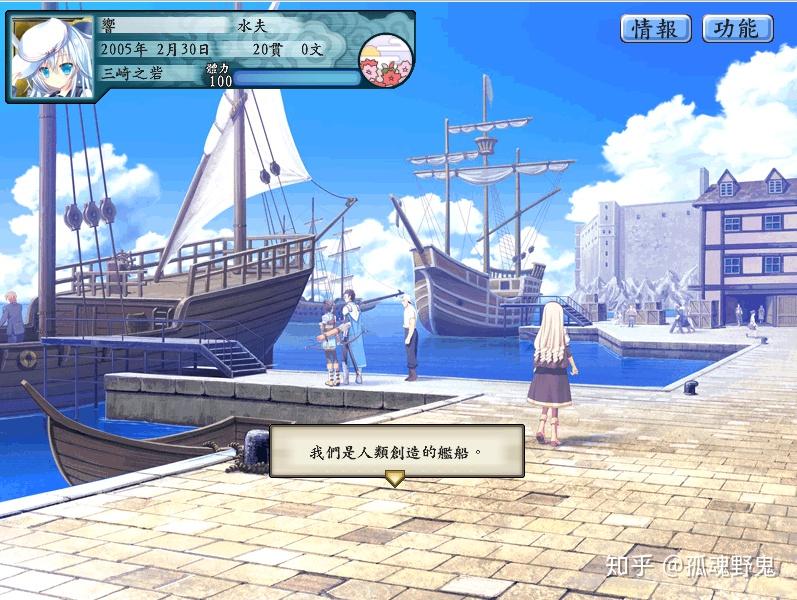The width and height of the screenshot is (797, 600).
Task: Click the white-haired character portrait
Action: tap(50, 57)
